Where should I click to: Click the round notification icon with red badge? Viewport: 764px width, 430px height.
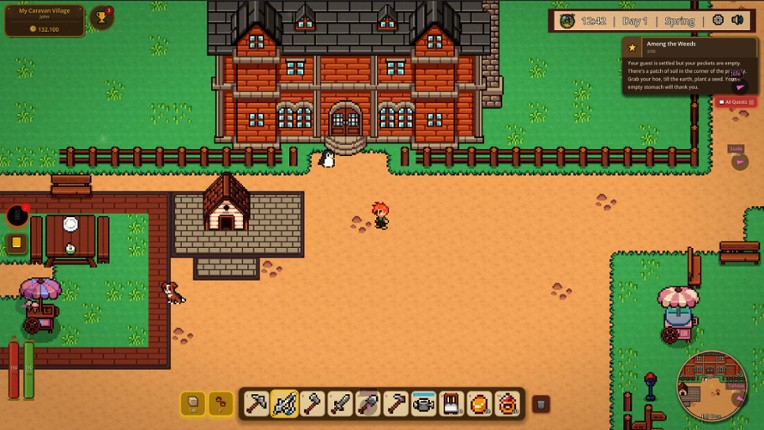coord(17,215)
